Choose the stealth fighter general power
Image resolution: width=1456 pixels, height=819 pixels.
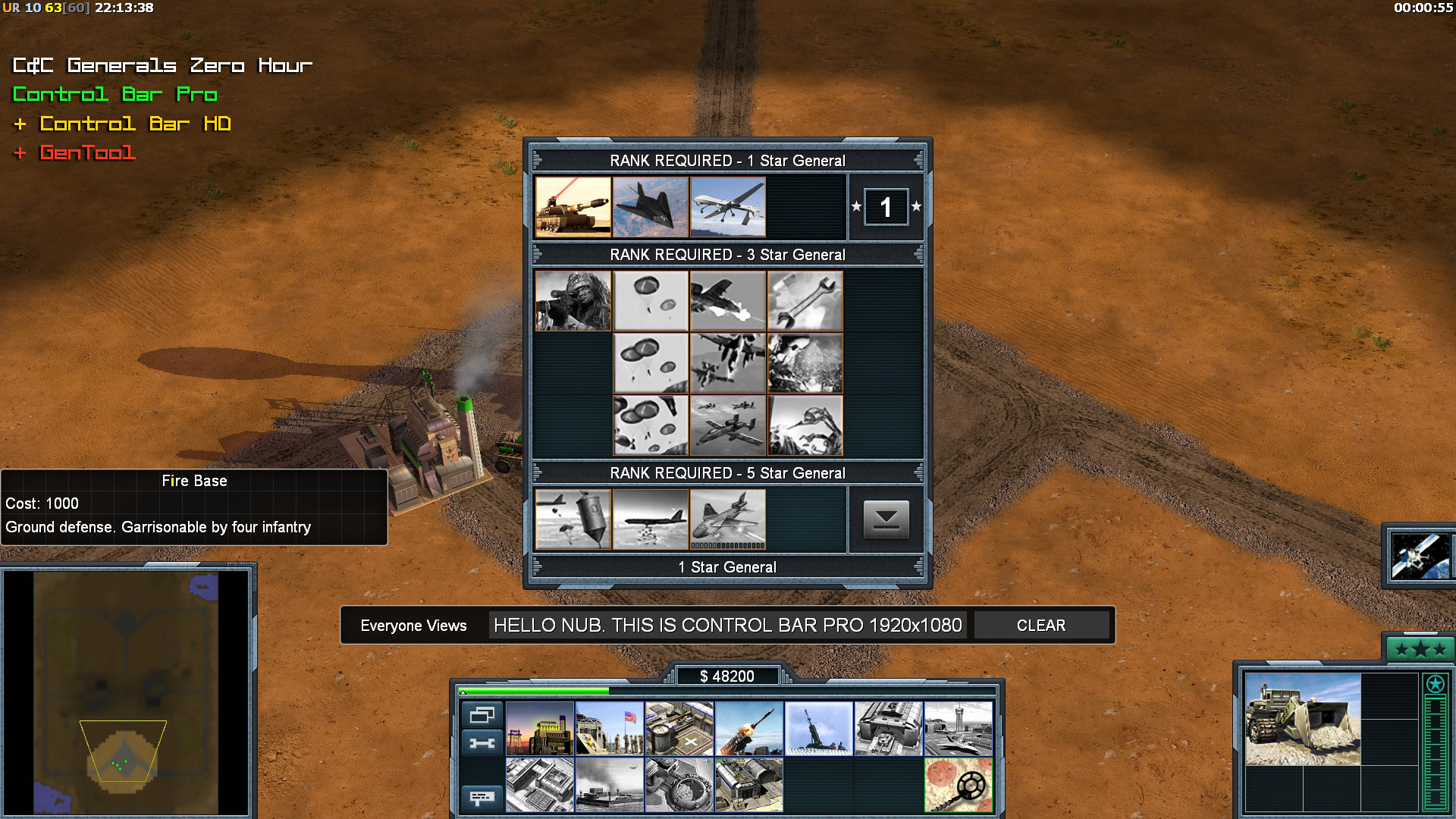651,207
